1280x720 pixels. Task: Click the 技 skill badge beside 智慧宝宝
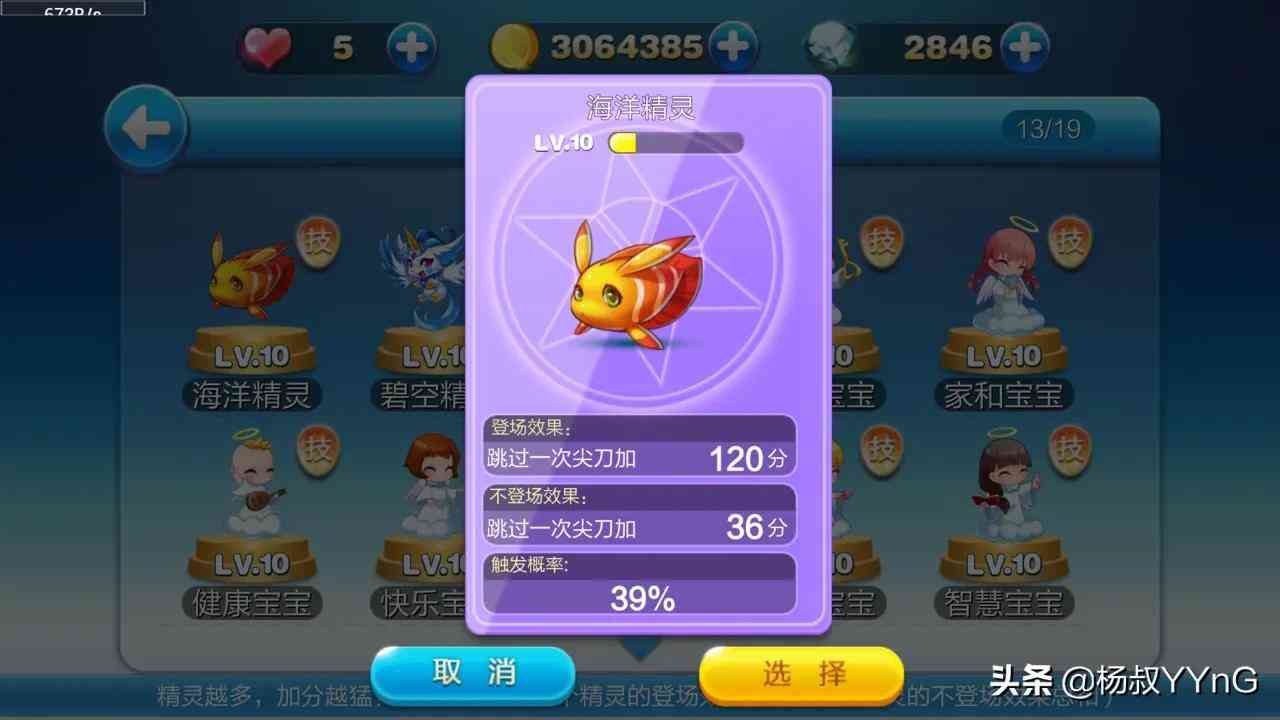pyautogui.click(x=1069, y=452)
